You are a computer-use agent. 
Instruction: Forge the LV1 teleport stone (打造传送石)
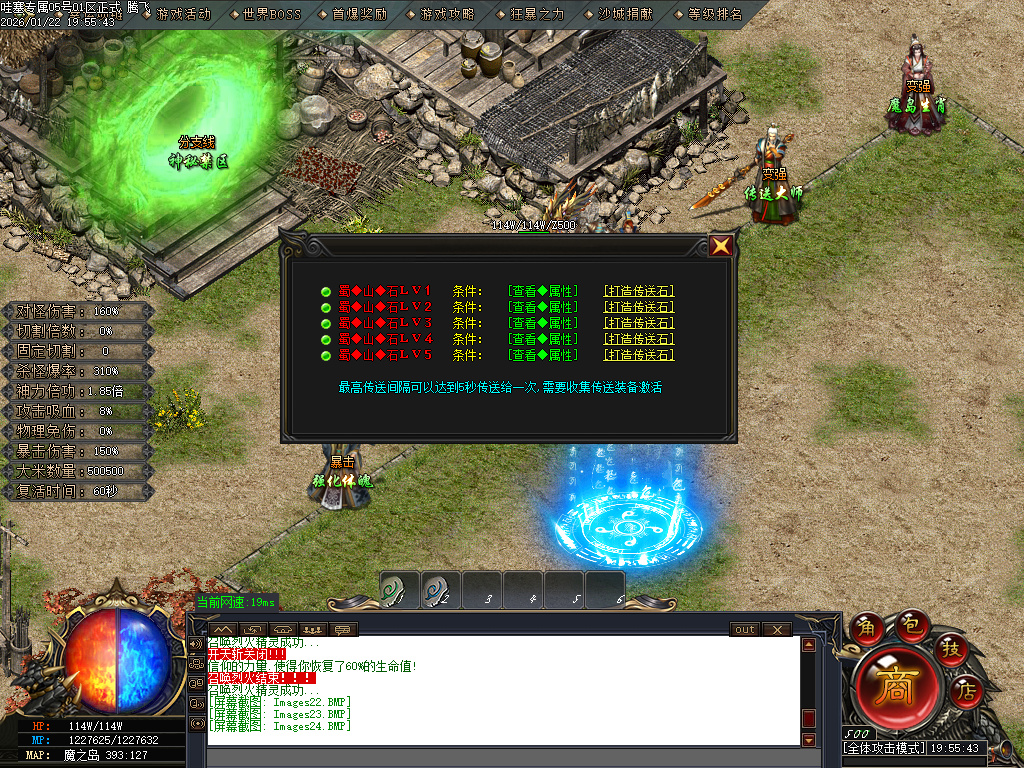tap(639, 291)
